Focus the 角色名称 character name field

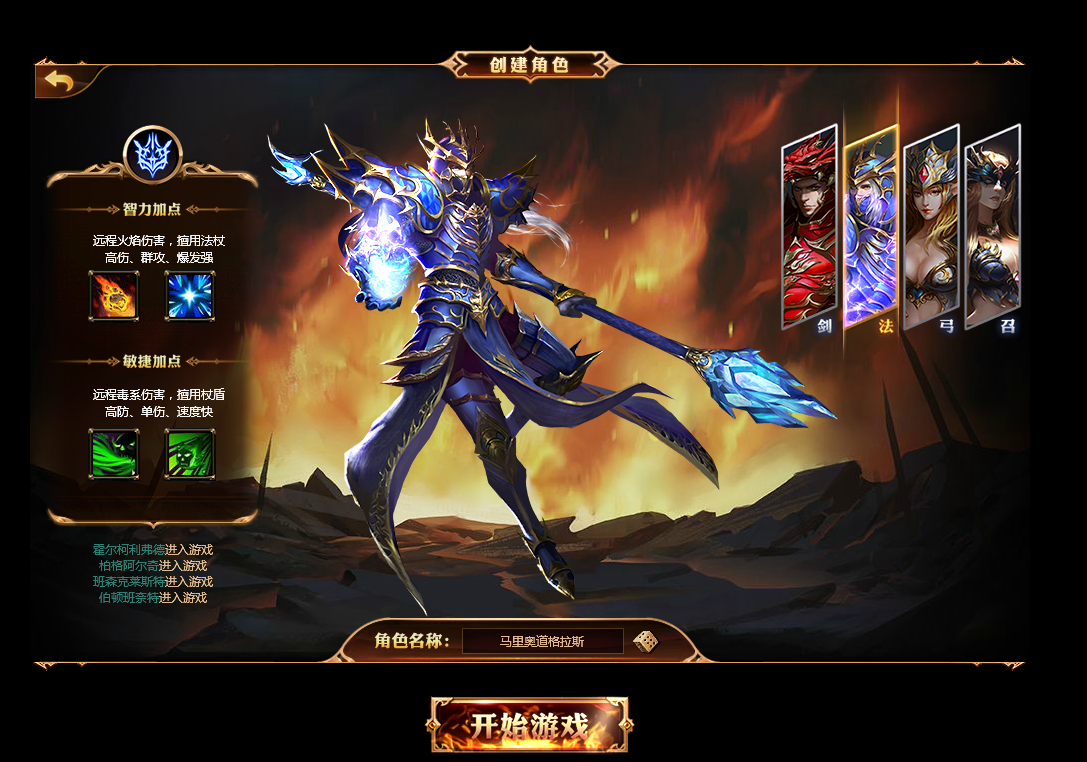pyautogui.click(x=542, y=641)
